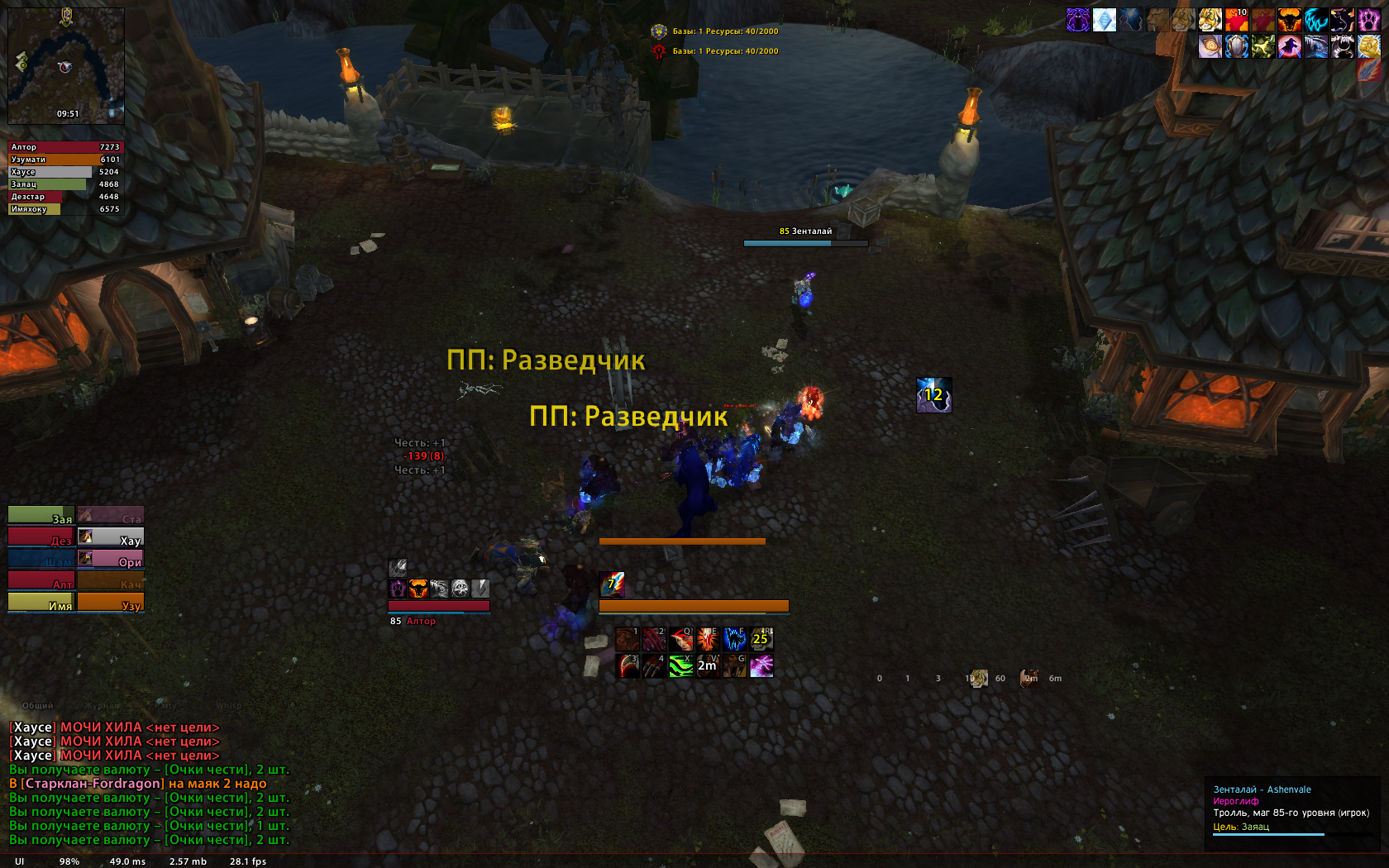Open the Общий chat tab
The height and width of the screenshot is (868, 1389).
click(37, 706)
